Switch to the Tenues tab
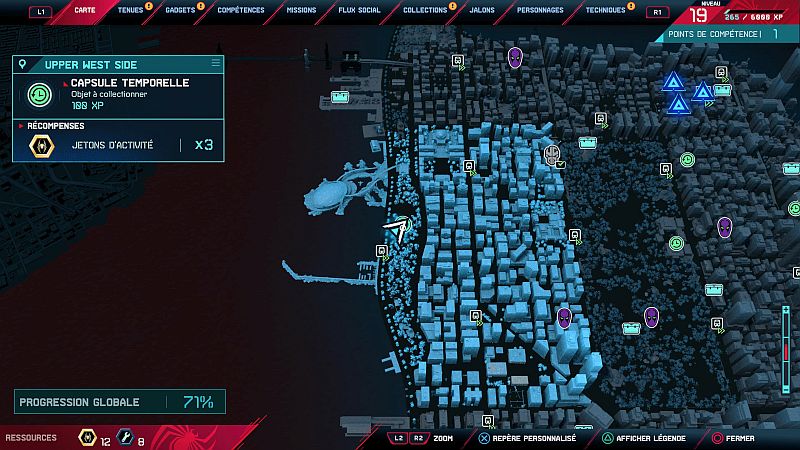Viewport: 800px width, 450px height. 130,11
